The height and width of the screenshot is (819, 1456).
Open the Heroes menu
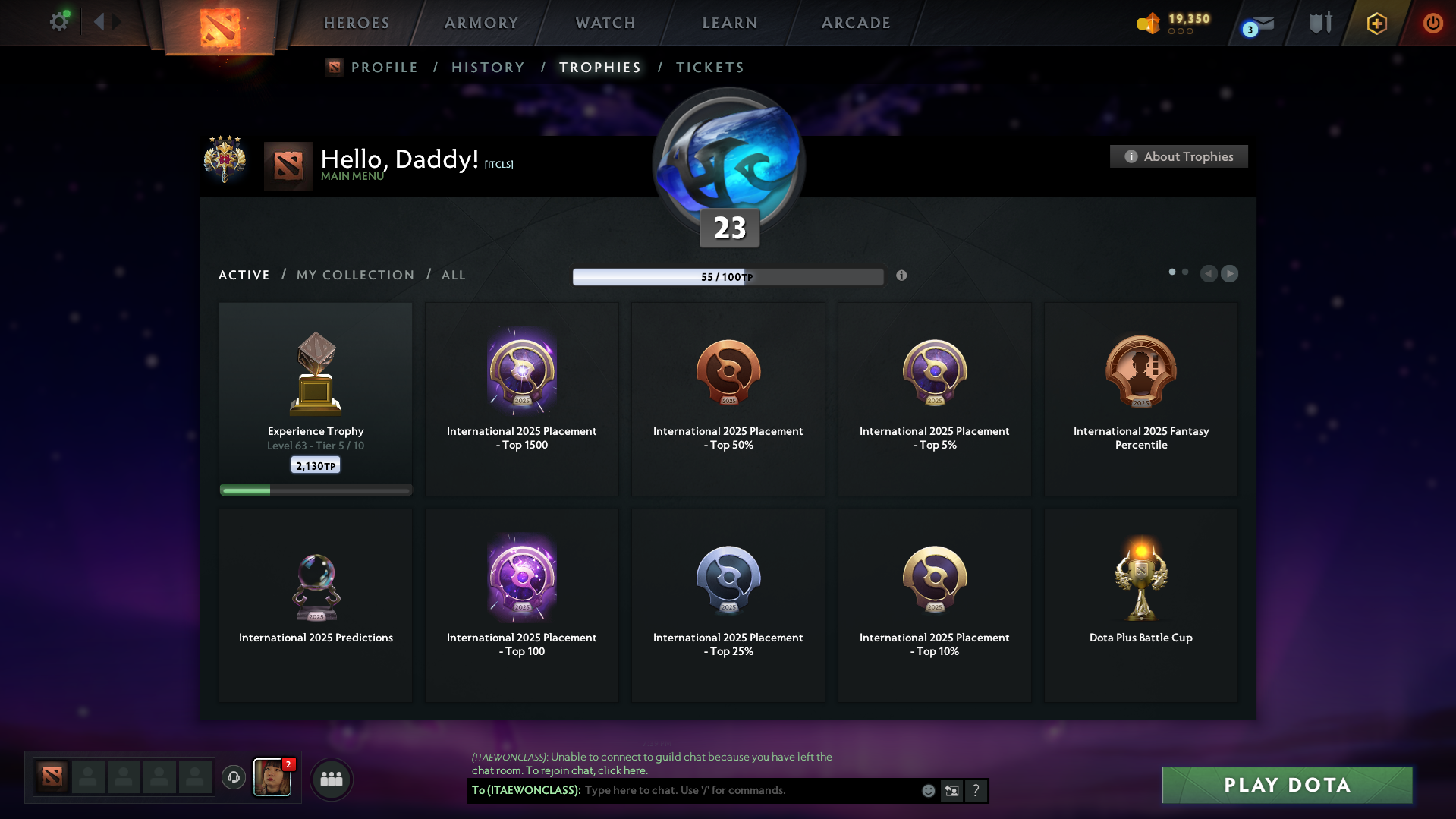point(357,23)
